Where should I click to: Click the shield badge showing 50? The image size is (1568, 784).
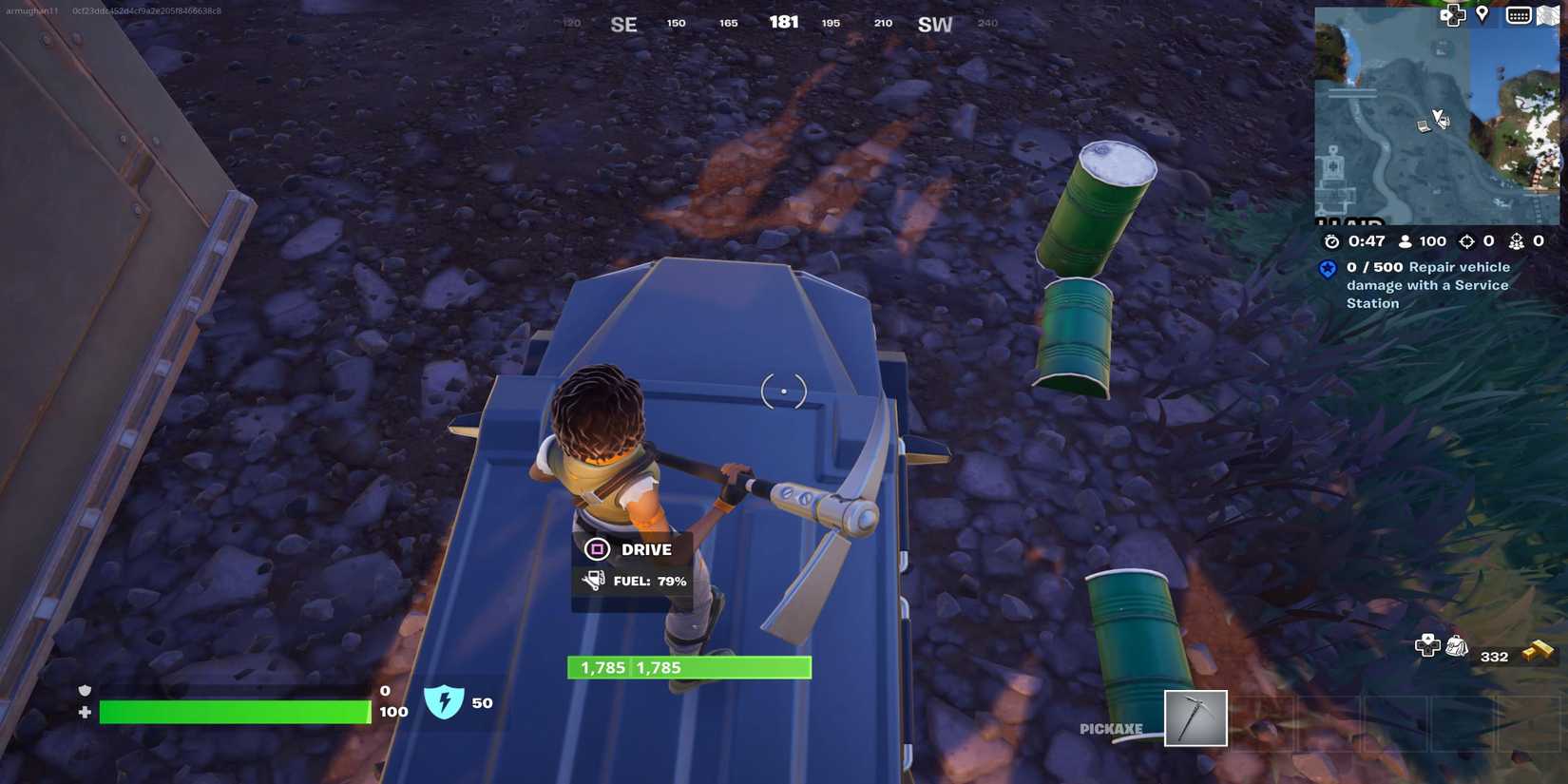point(445,703)
